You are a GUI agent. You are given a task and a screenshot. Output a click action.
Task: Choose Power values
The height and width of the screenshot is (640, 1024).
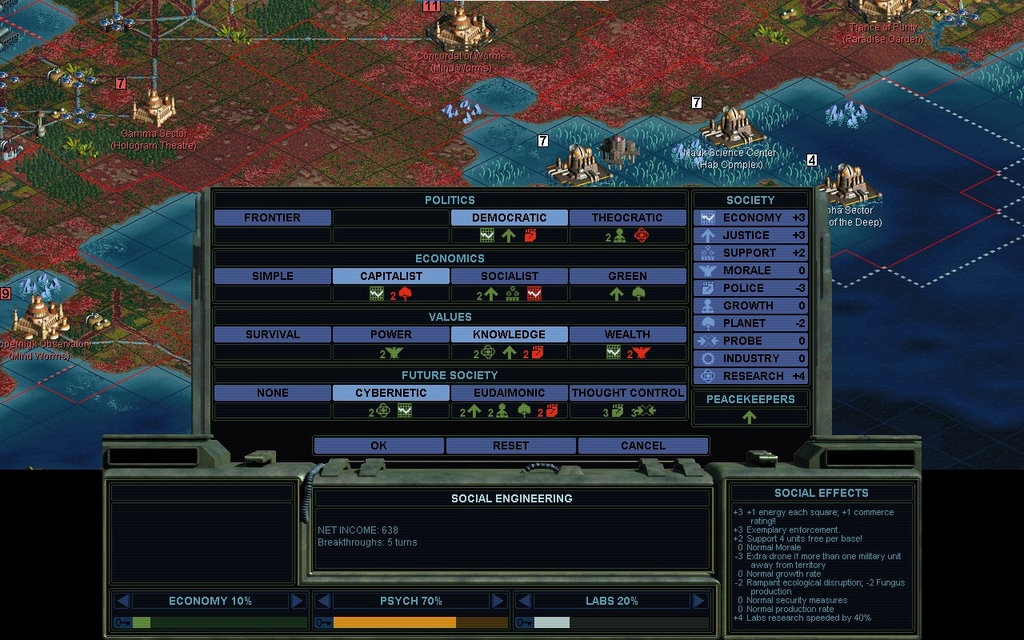pyautogui.click(x=391, y=335)
